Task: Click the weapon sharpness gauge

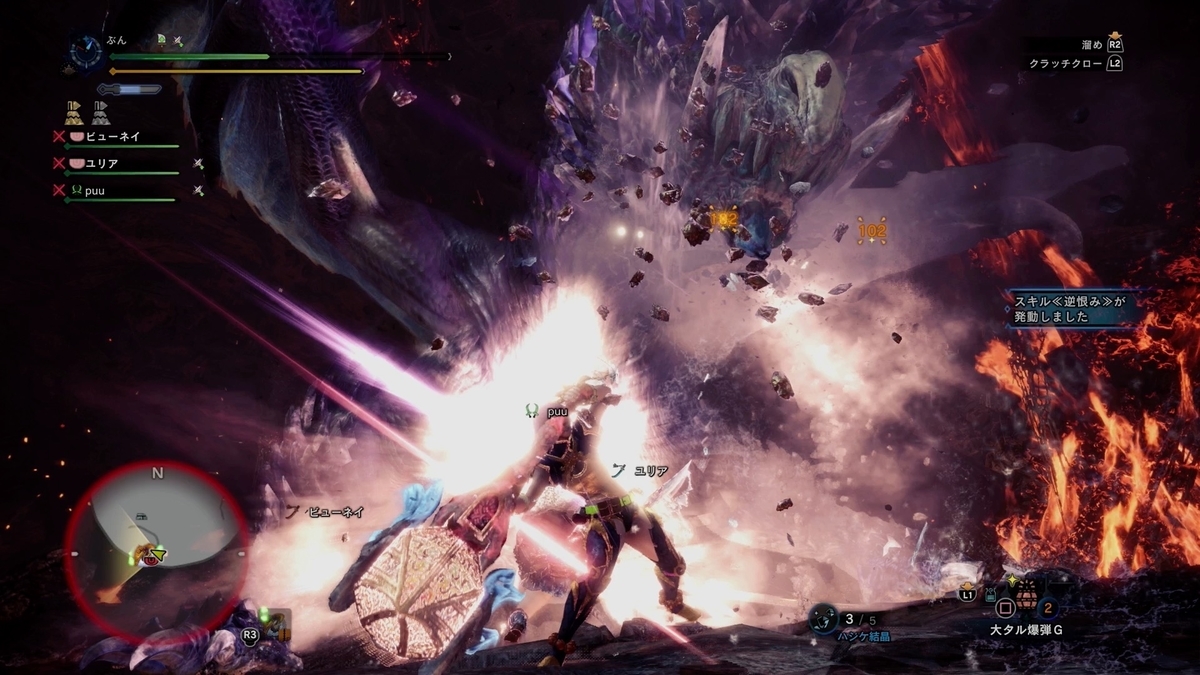Action: 128,89
